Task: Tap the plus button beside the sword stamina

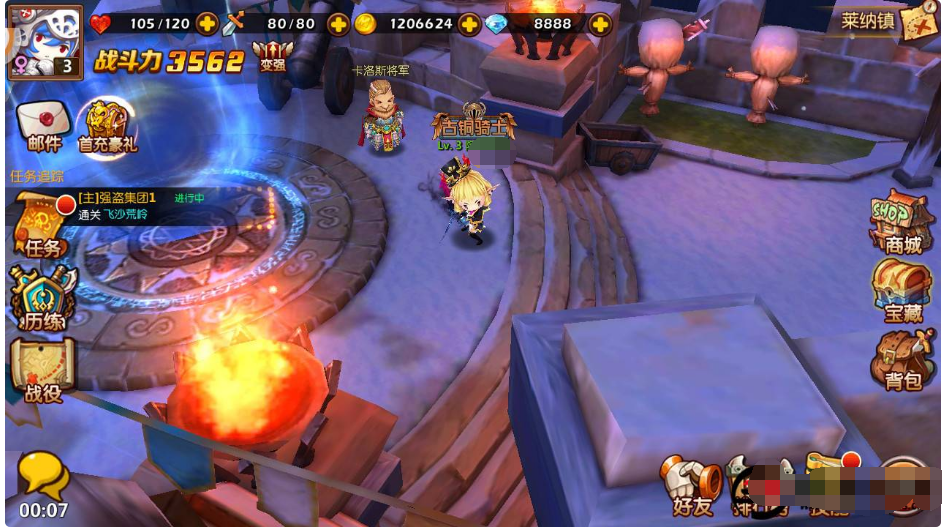Action: (339, 23)
